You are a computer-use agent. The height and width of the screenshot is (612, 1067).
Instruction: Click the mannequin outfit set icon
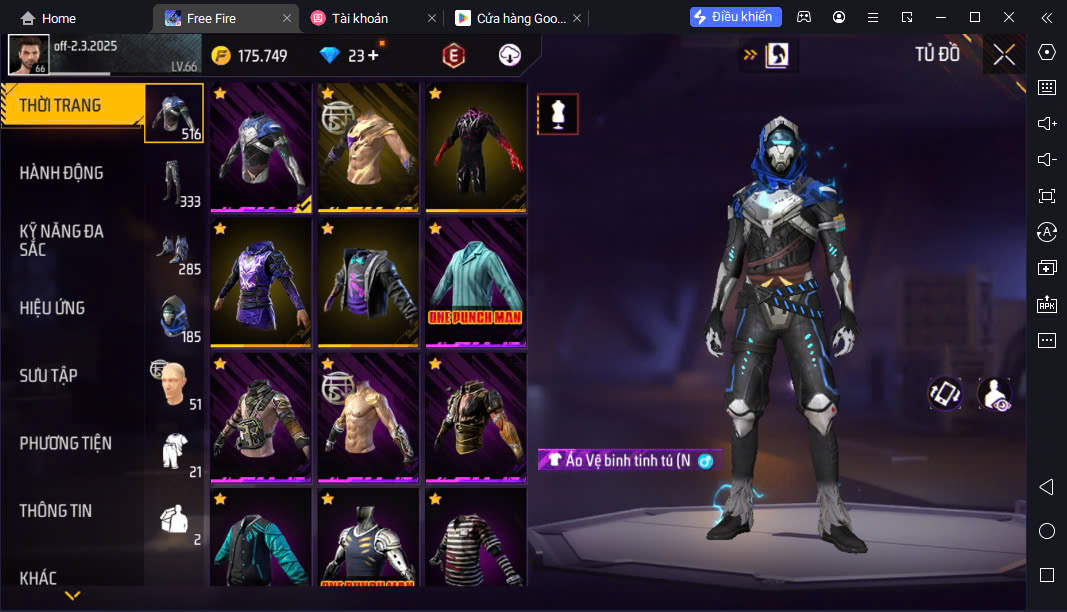pos(558,114)
